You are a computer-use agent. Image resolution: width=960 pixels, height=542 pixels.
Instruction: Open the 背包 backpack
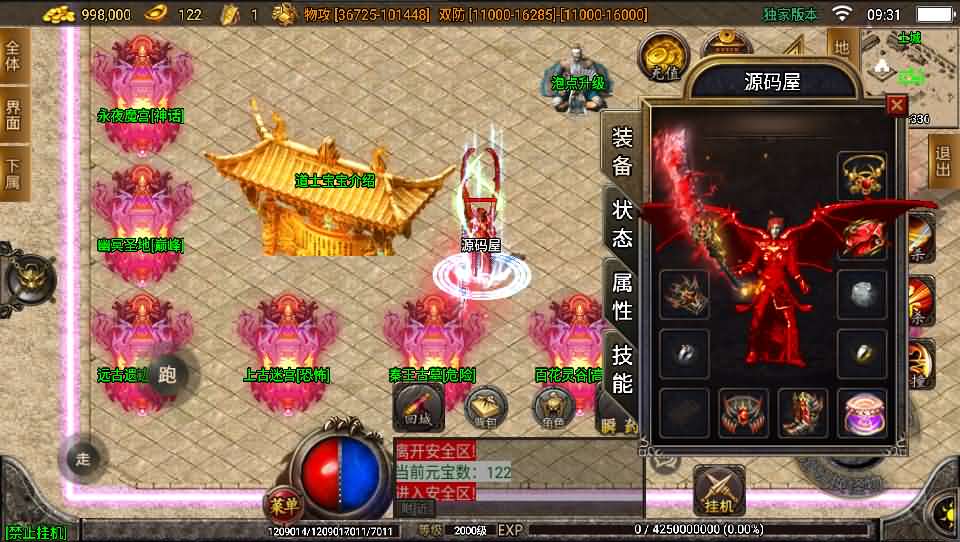pyautogui.click(x=485, y=406)
